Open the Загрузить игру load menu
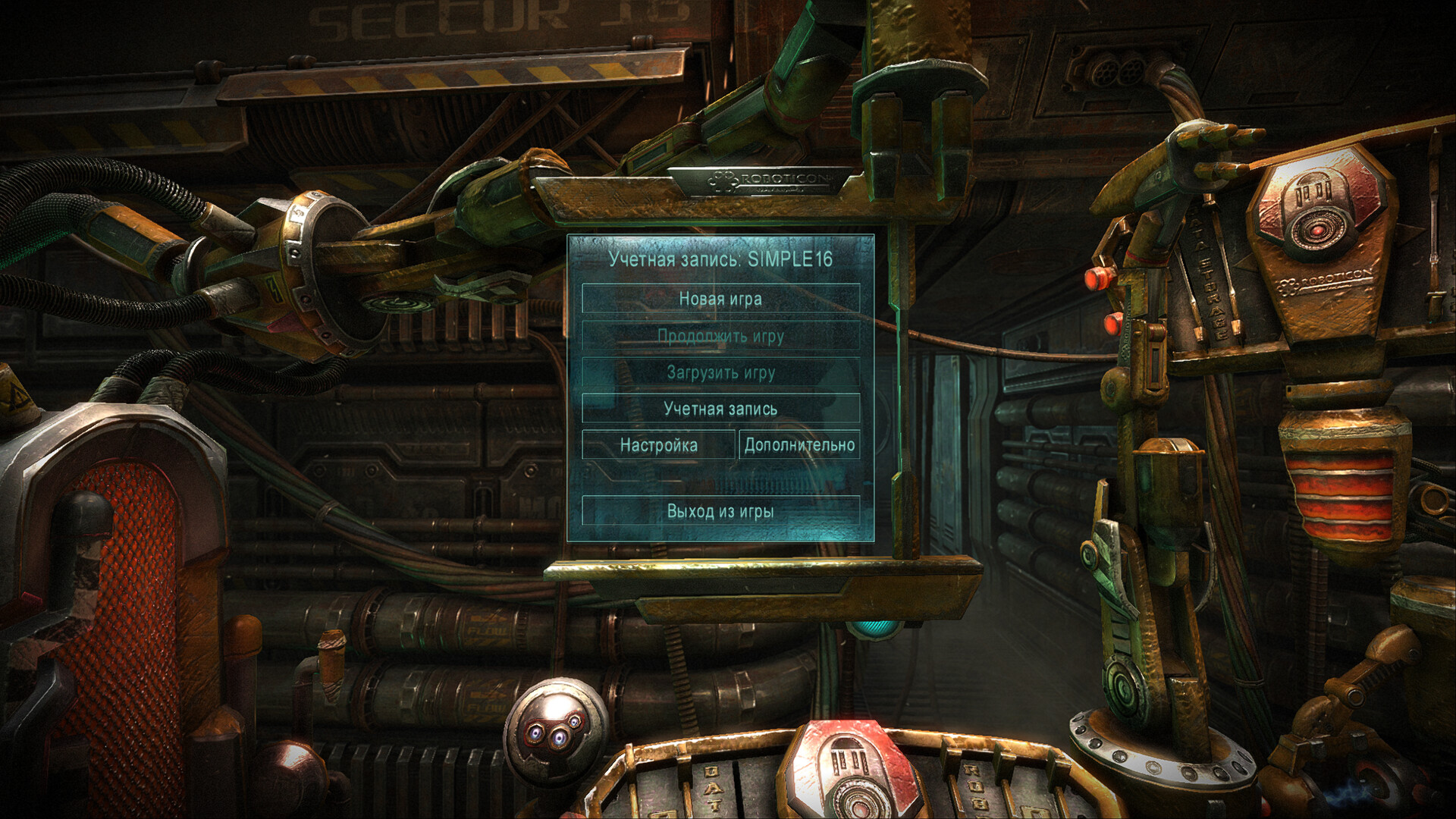Screen dimensions: 1456x819 720,372
